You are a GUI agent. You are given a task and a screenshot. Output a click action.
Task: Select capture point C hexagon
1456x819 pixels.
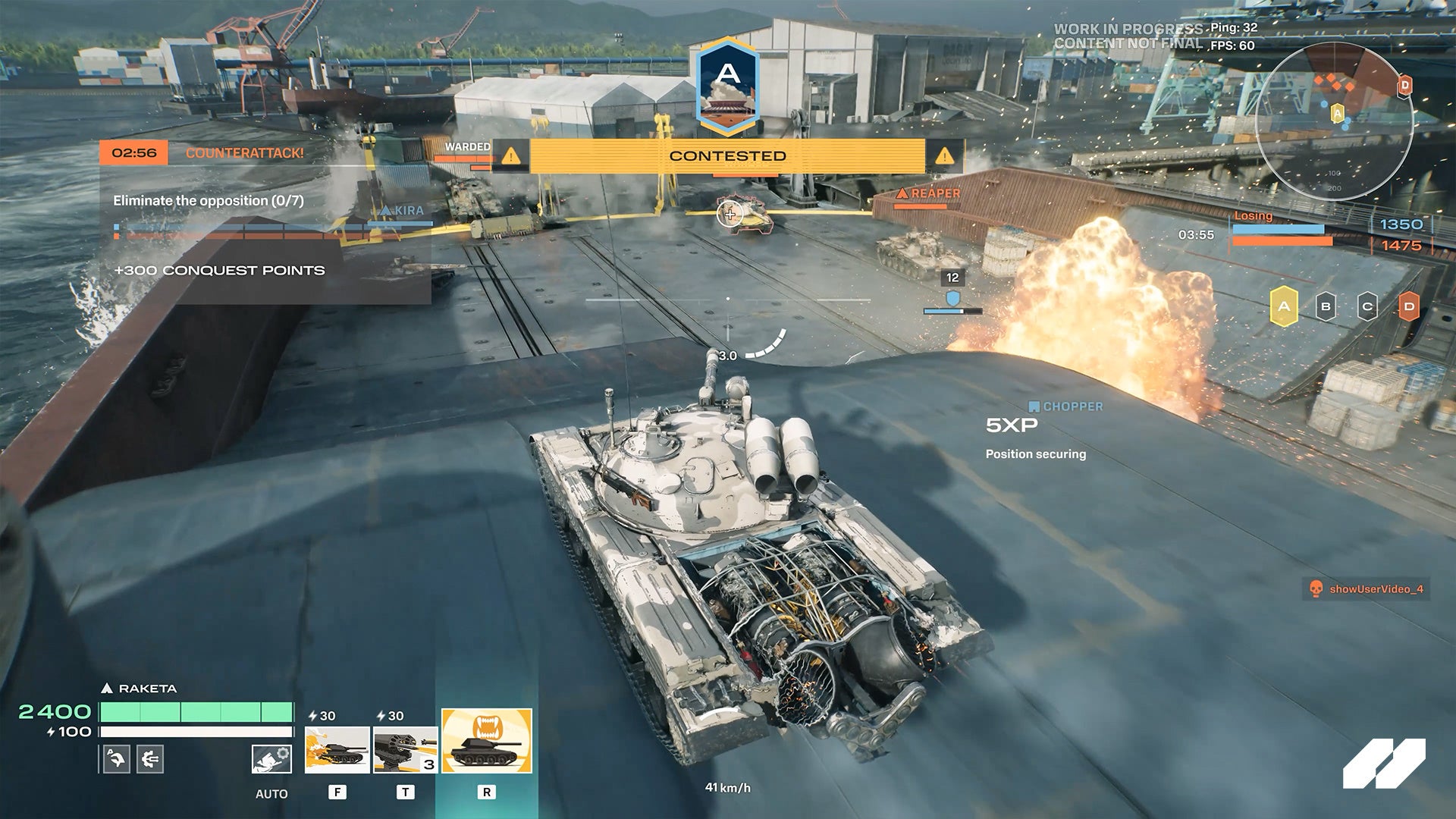pos(1367,307)
